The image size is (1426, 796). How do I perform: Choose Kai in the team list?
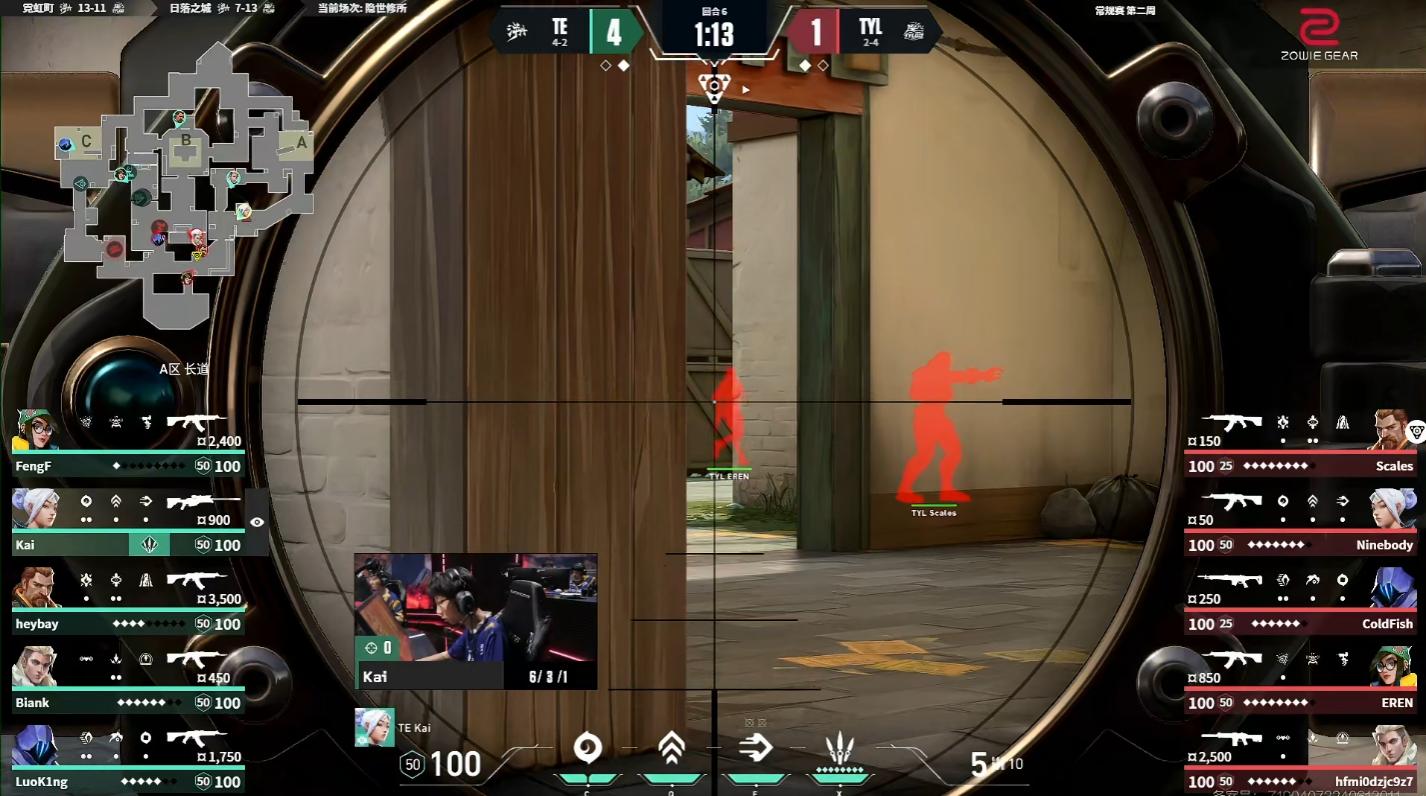(128, 522)
